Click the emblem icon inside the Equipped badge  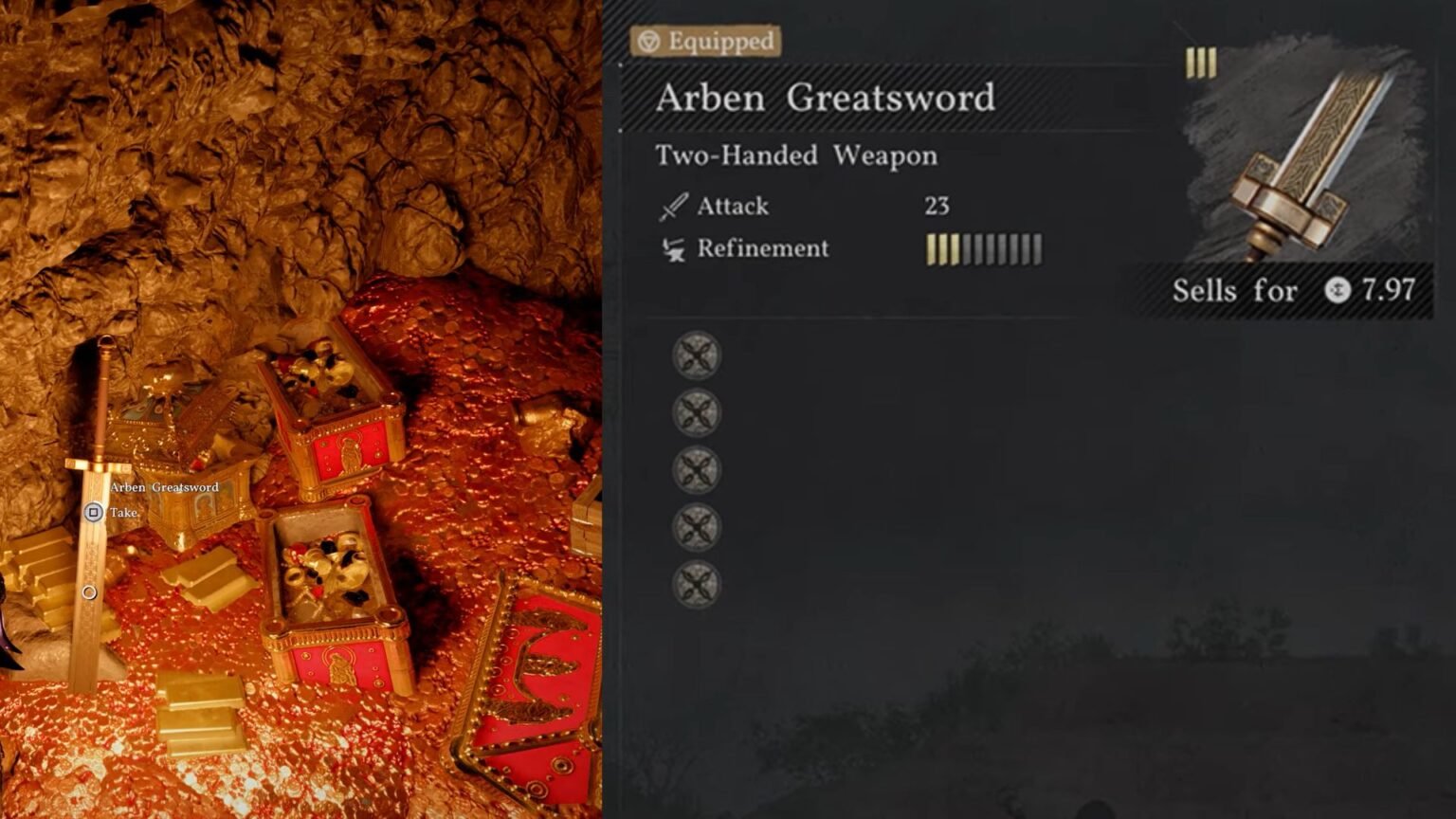(x=649, y=41)
